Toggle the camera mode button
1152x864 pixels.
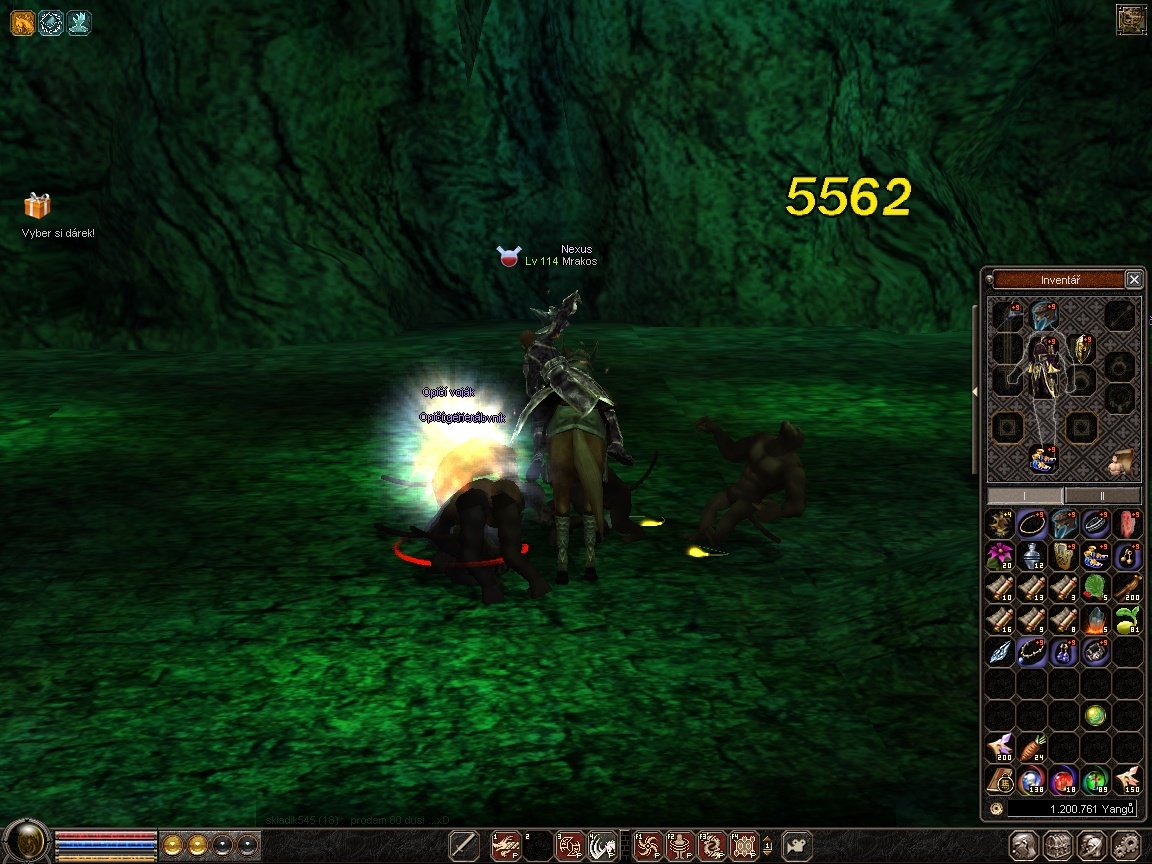pos(797,846)
